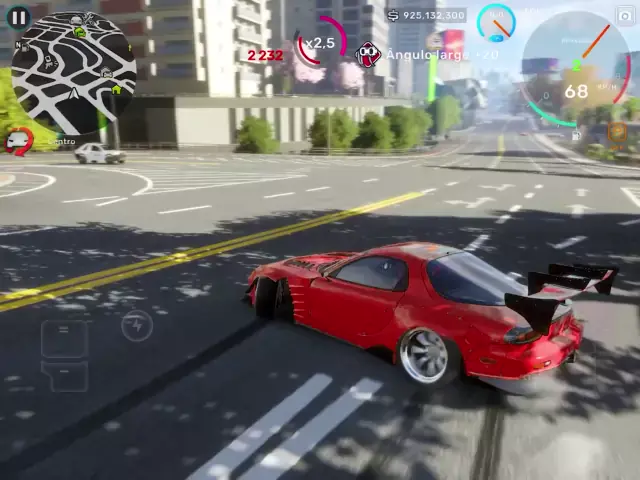Select the green house marker on minimap
Image resolution: width=640 pixels, height=480 pixels.
click(x=116, y=90)
